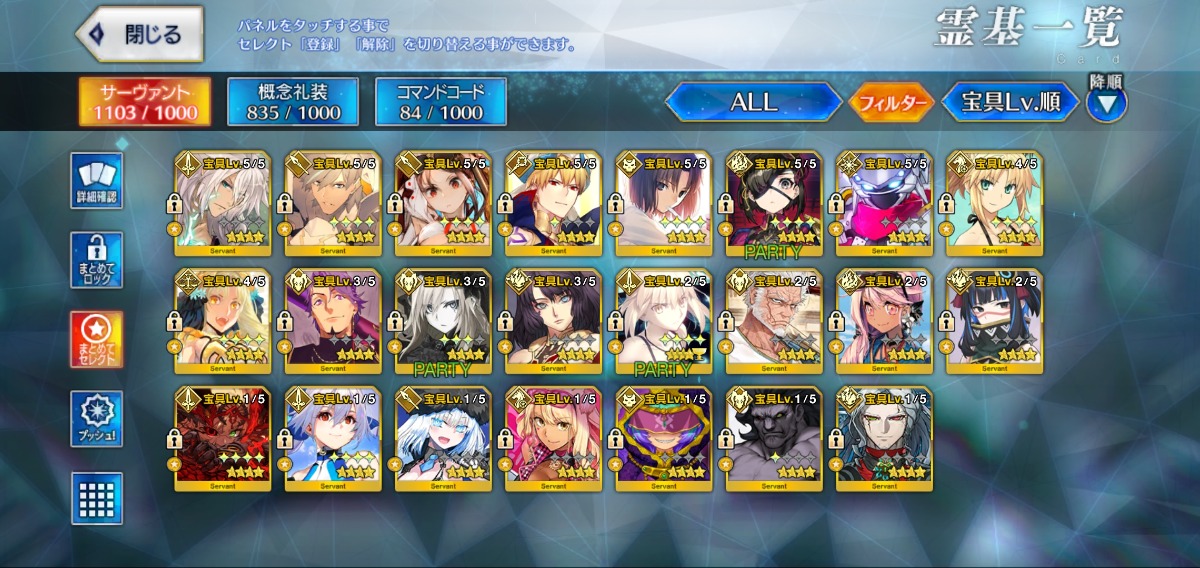
Task: Close the spirit origin list with 閉じる
Action: coord(138,35)
